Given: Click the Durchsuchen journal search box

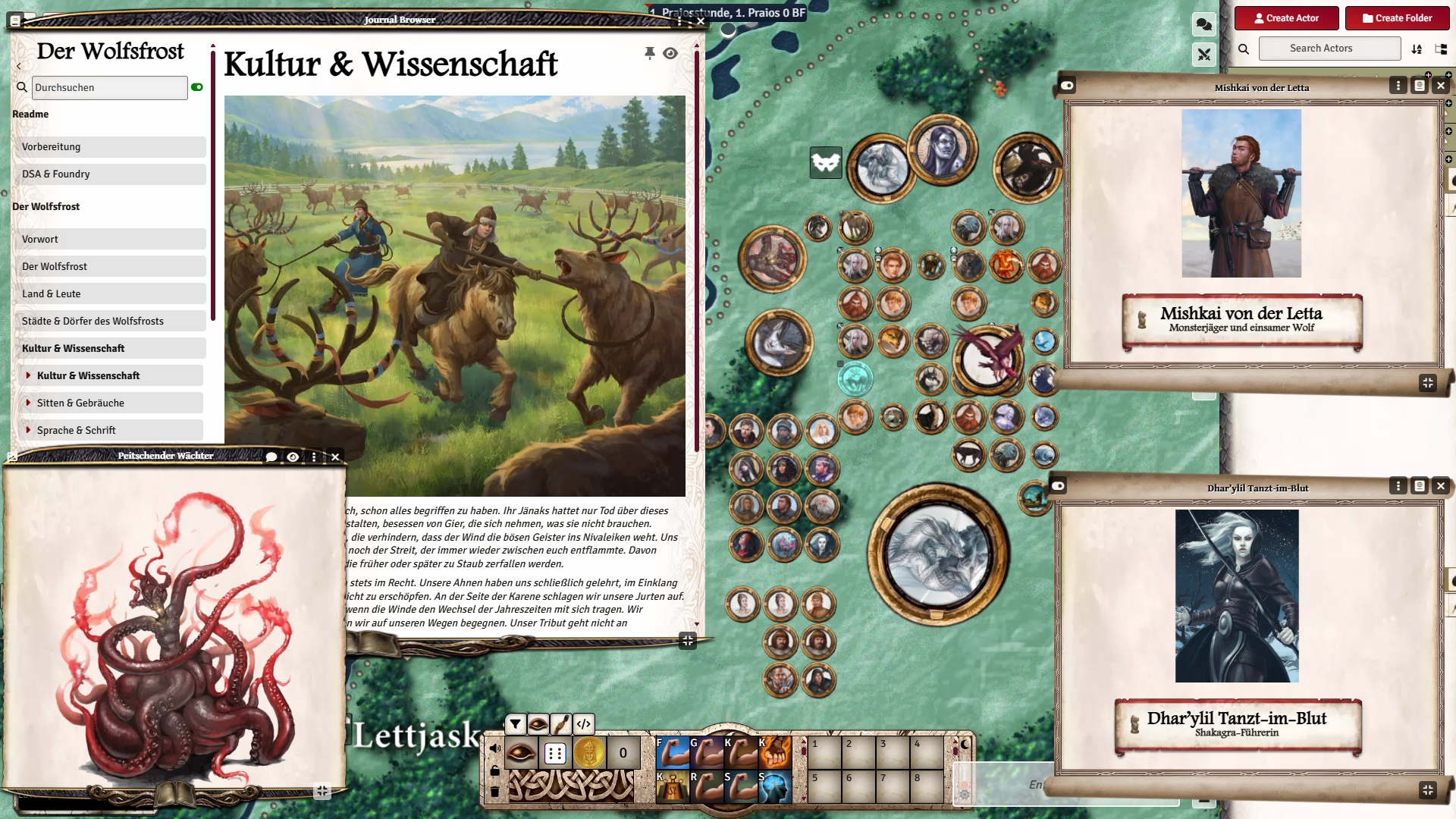Looking at the screenshot, I should [109, 88].
